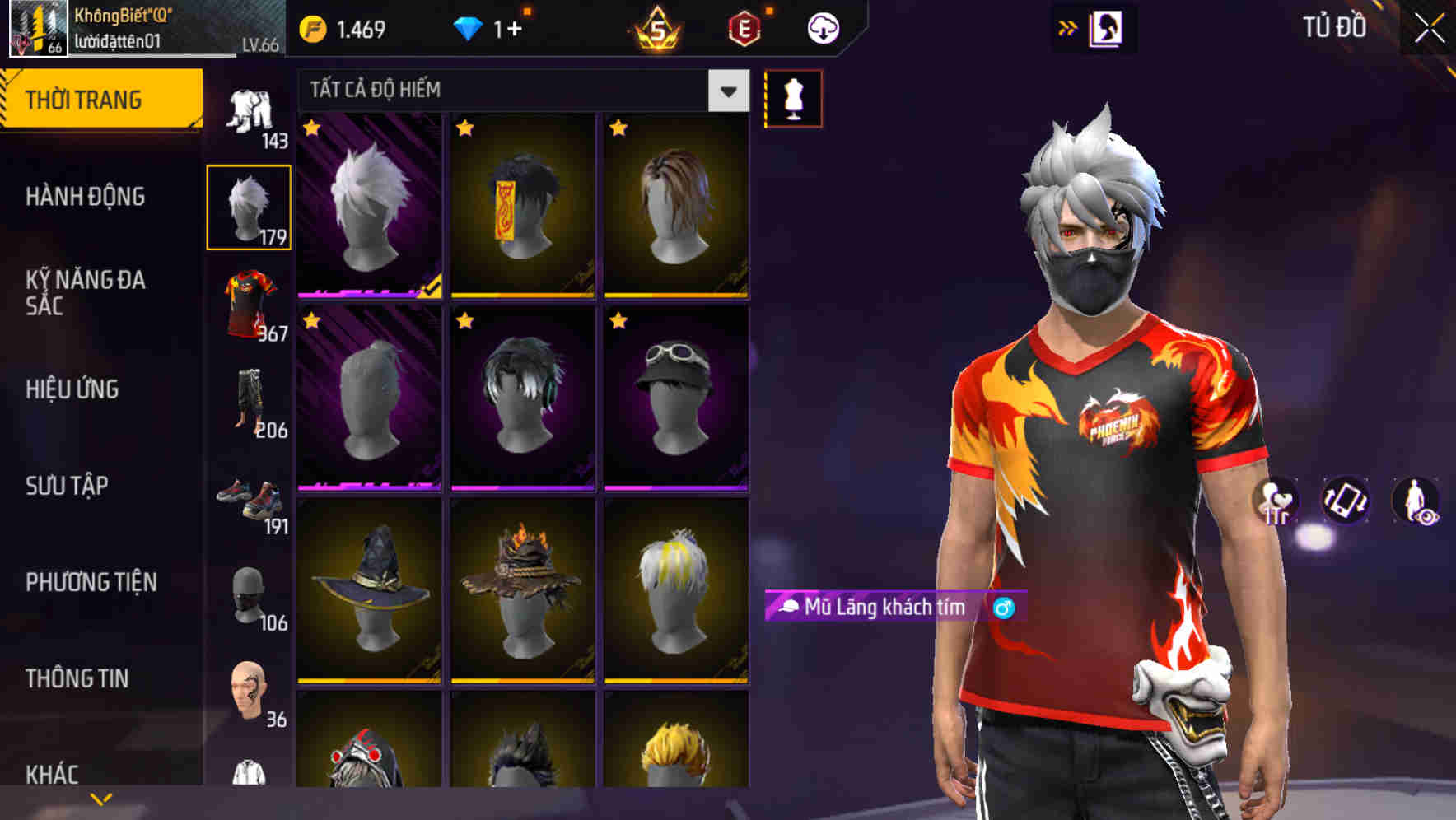Expand the double-chevron panel near the portrait icon
This screenshot has width=1456, height=820.
(1068, 27)
